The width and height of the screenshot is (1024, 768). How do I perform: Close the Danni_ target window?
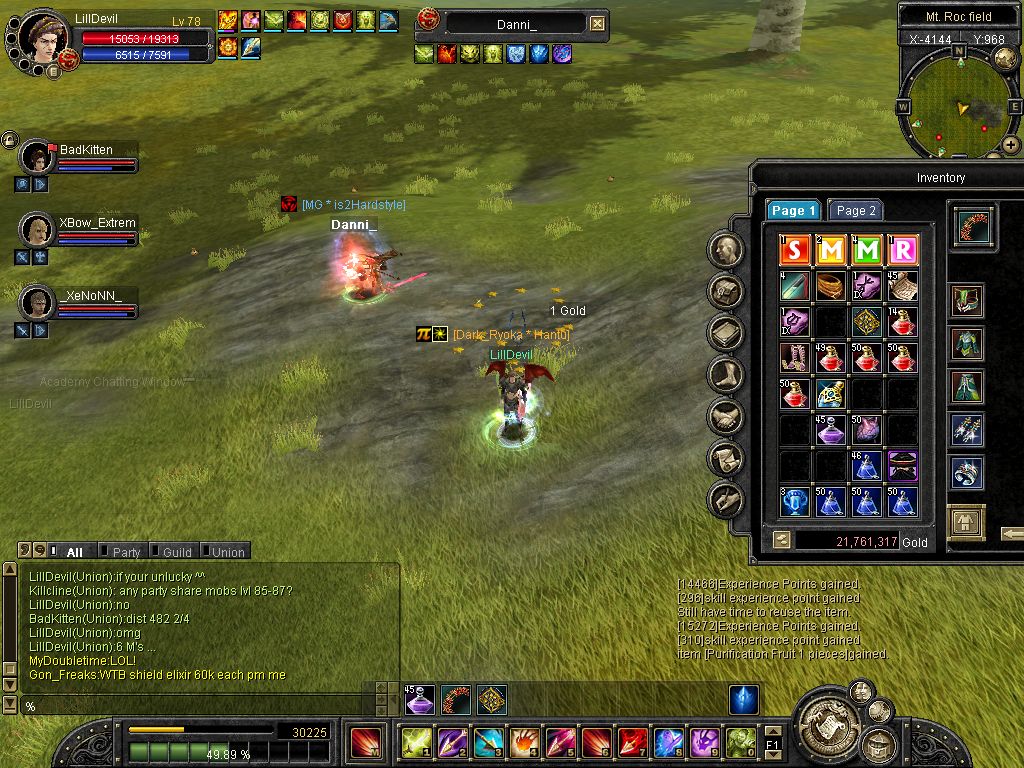[597, 23]
